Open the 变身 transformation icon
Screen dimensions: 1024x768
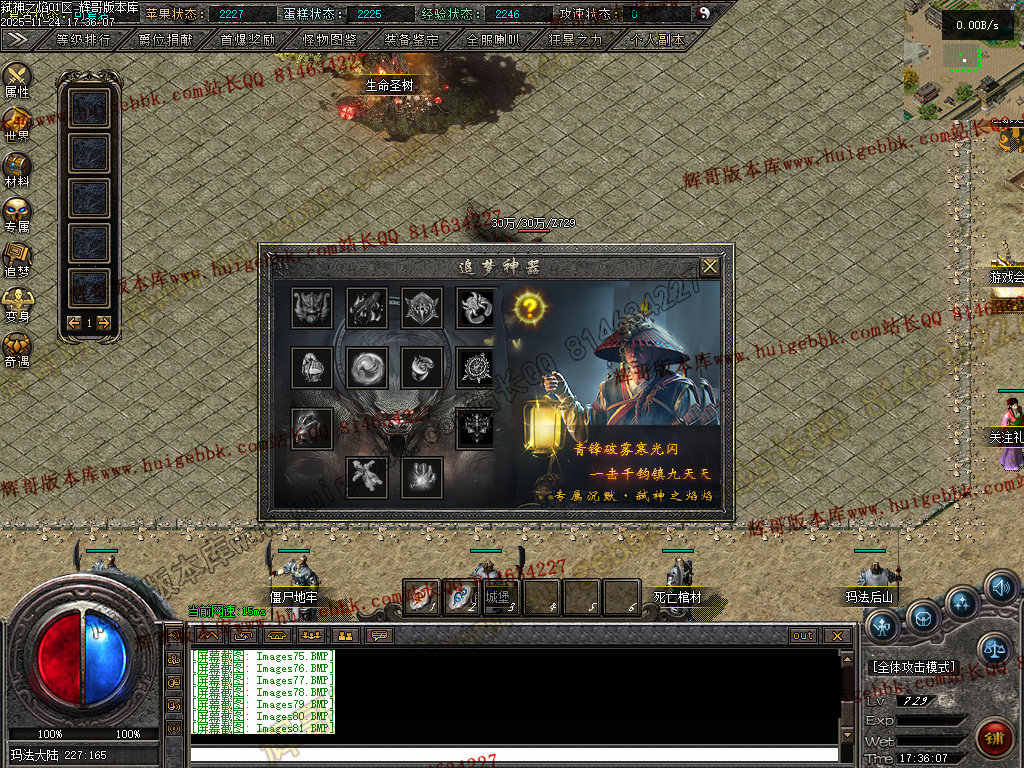click(x=17, y=302)
